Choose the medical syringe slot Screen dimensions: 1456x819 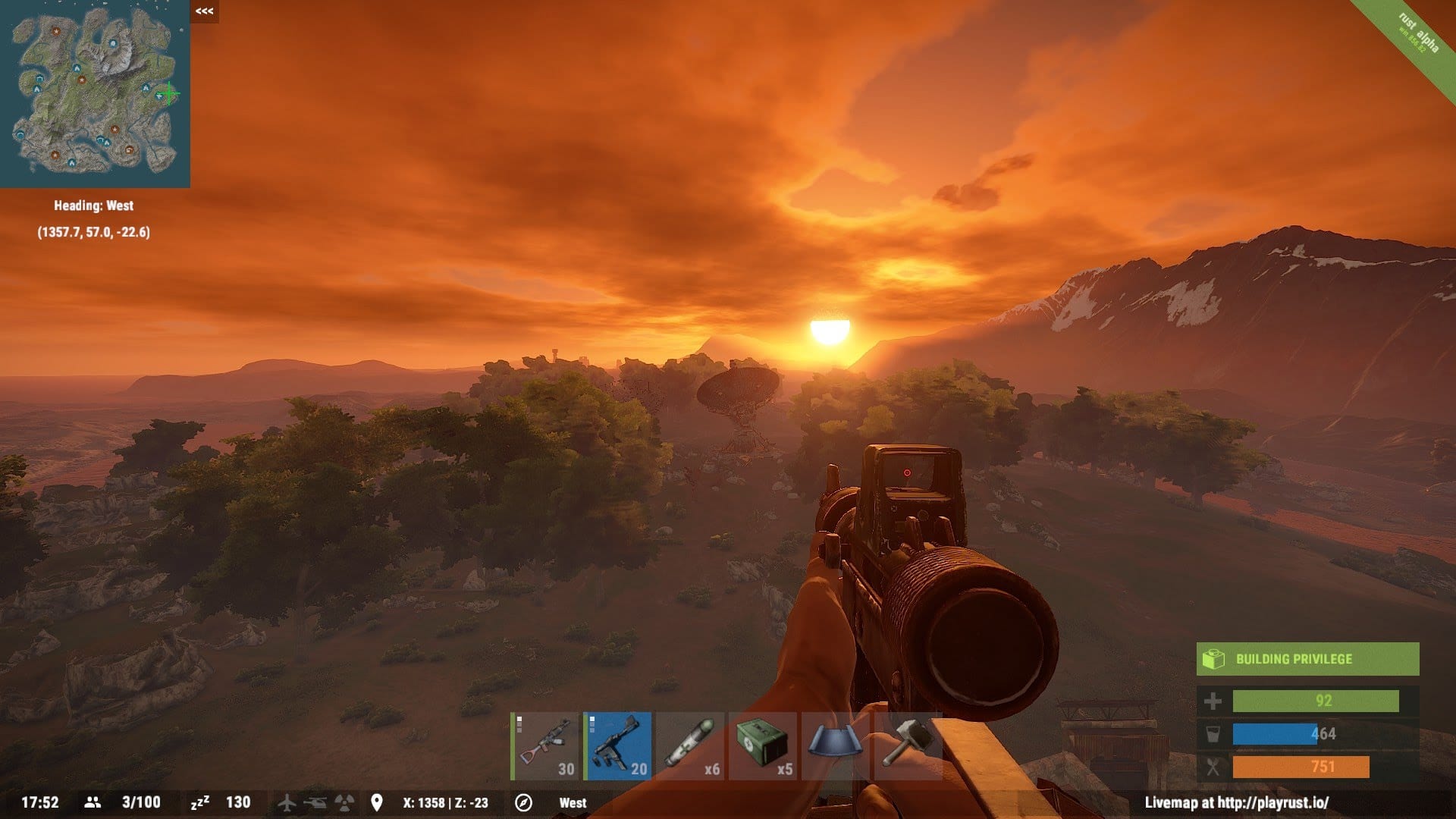(689, 745)
